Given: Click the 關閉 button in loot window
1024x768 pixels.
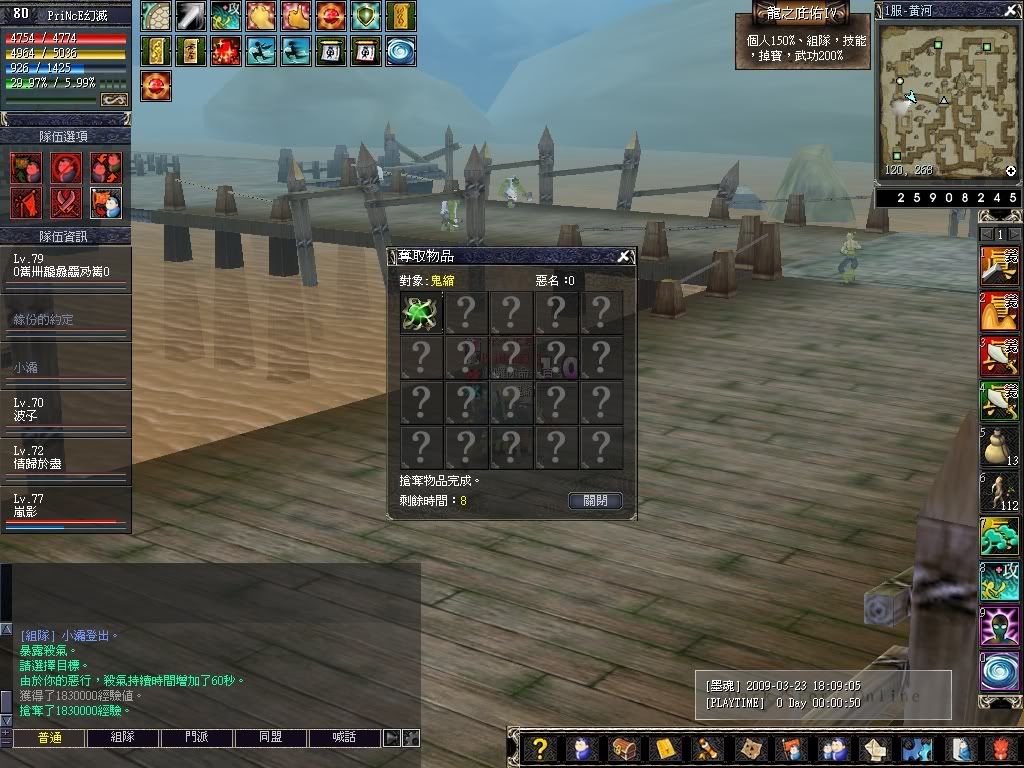Looking at the screenshot, I should point(595,500).
